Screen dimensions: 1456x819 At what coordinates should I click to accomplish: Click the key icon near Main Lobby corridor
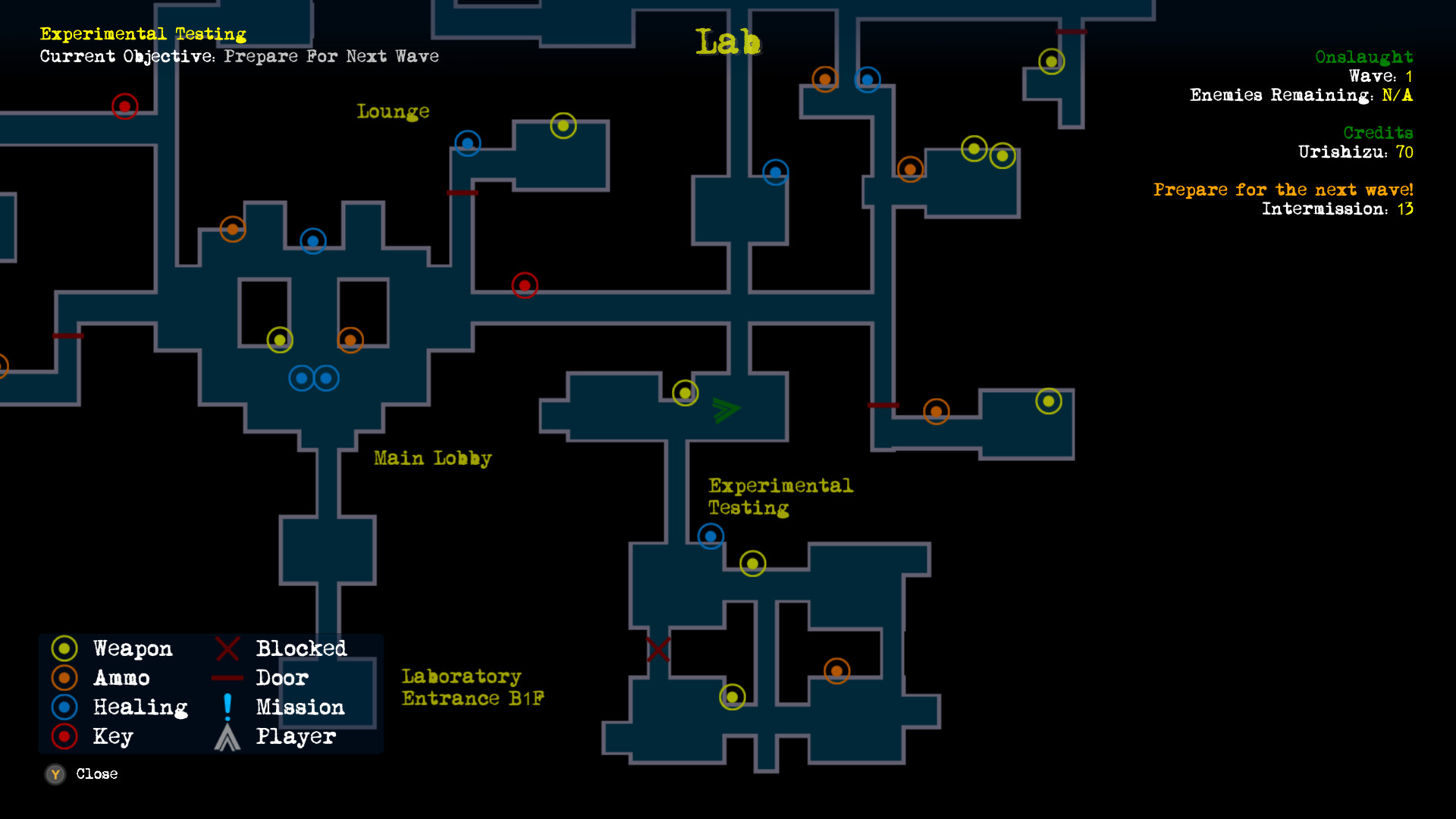[525, 285]
